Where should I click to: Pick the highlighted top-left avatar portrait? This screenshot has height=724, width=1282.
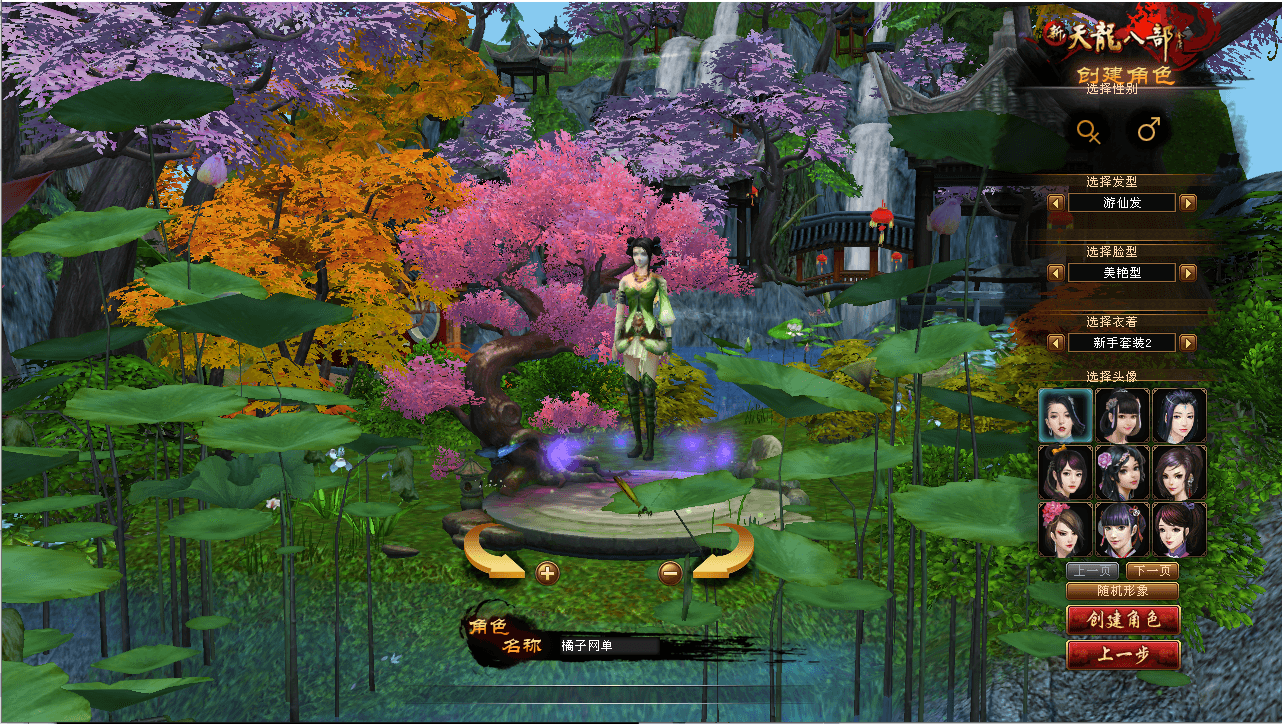click(x=1065, y=414)
